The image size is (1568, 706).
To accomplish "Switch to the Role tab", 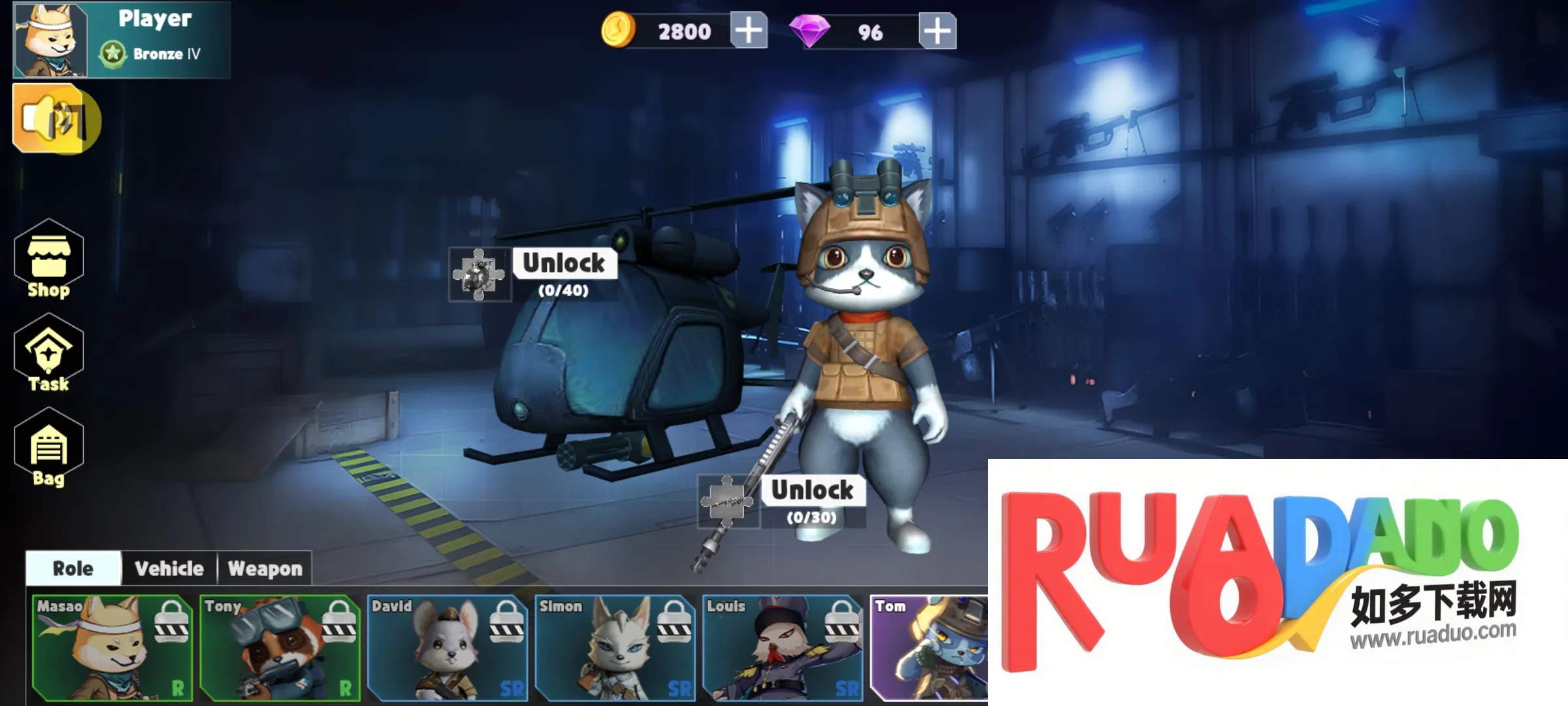I will coord(73,568).
